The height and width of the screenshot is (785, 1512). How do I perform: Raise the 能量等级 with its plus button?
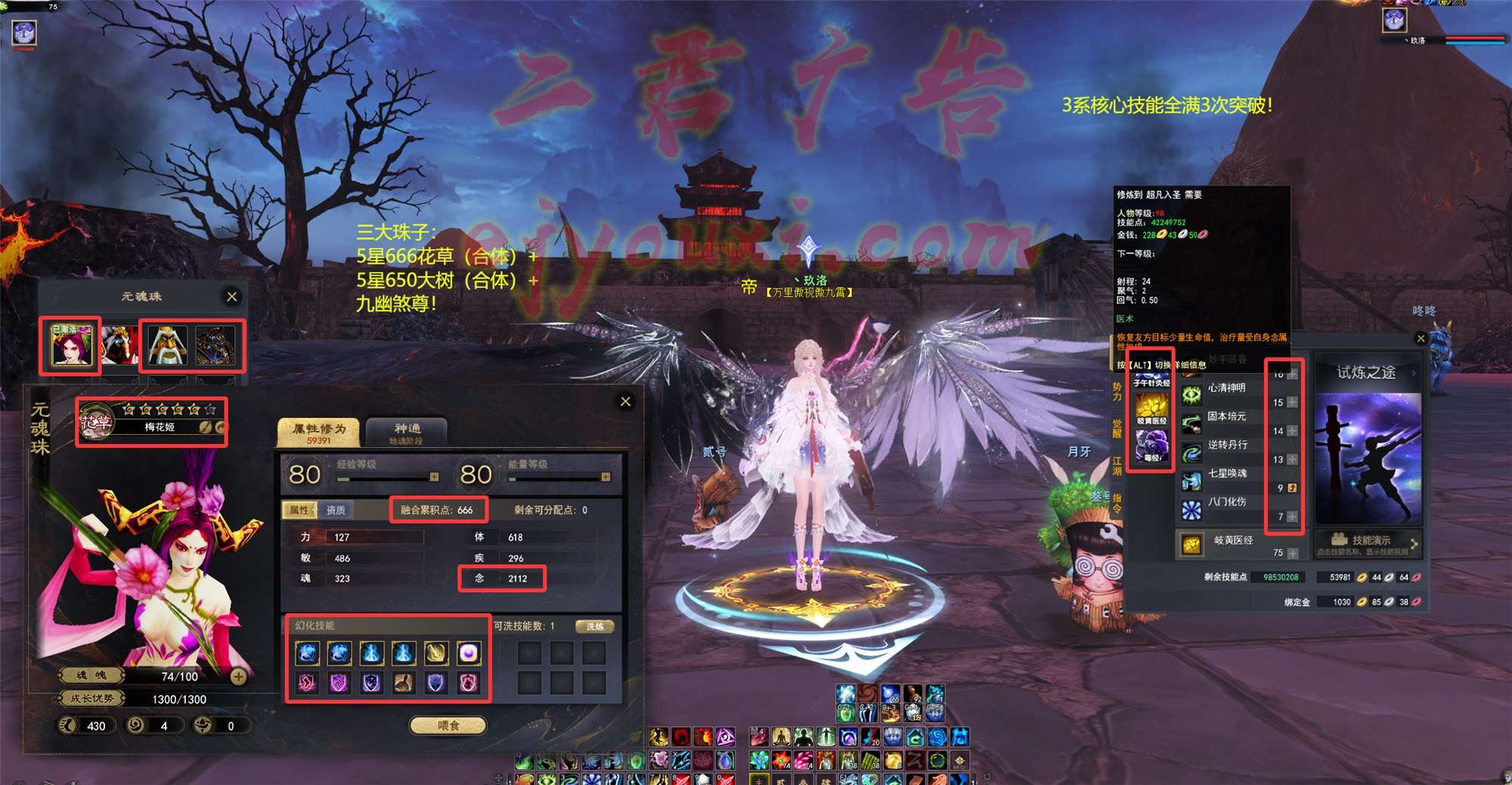click(x=606, y=477)
